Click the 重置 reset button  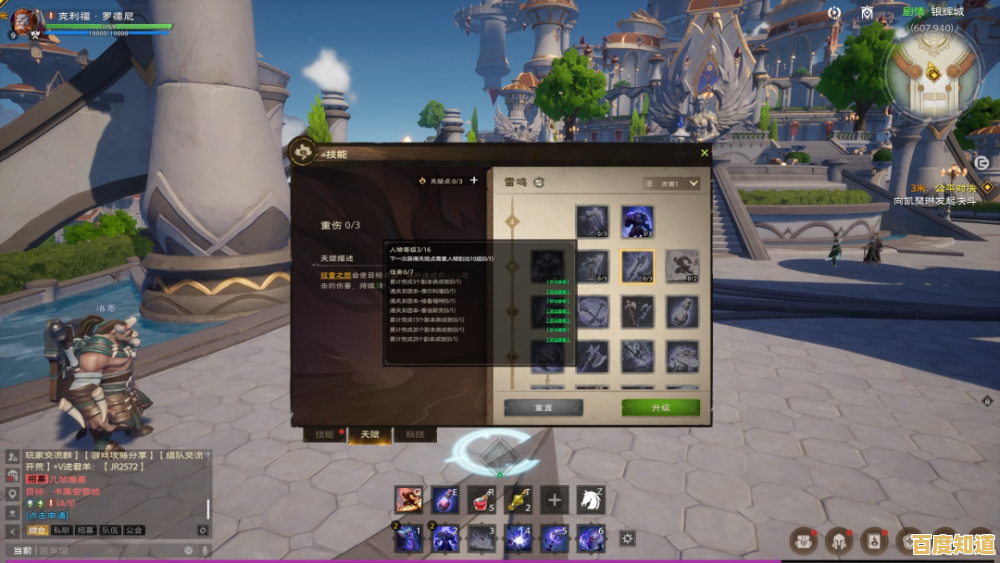[543, 408]
